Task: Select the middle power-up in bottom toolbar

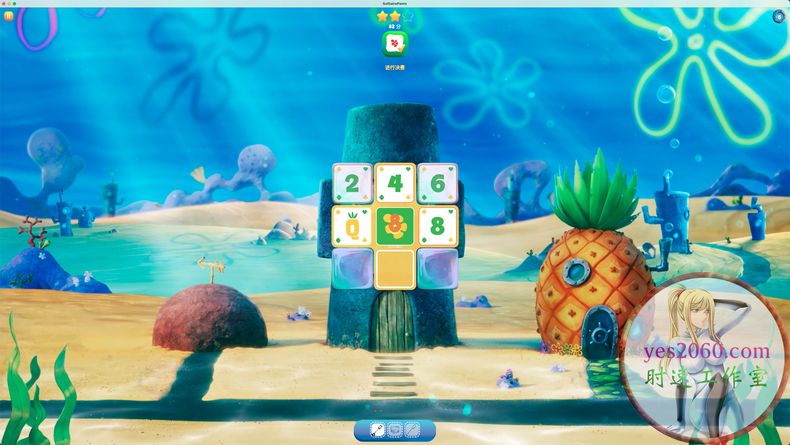Action: (x=395, y=430)
